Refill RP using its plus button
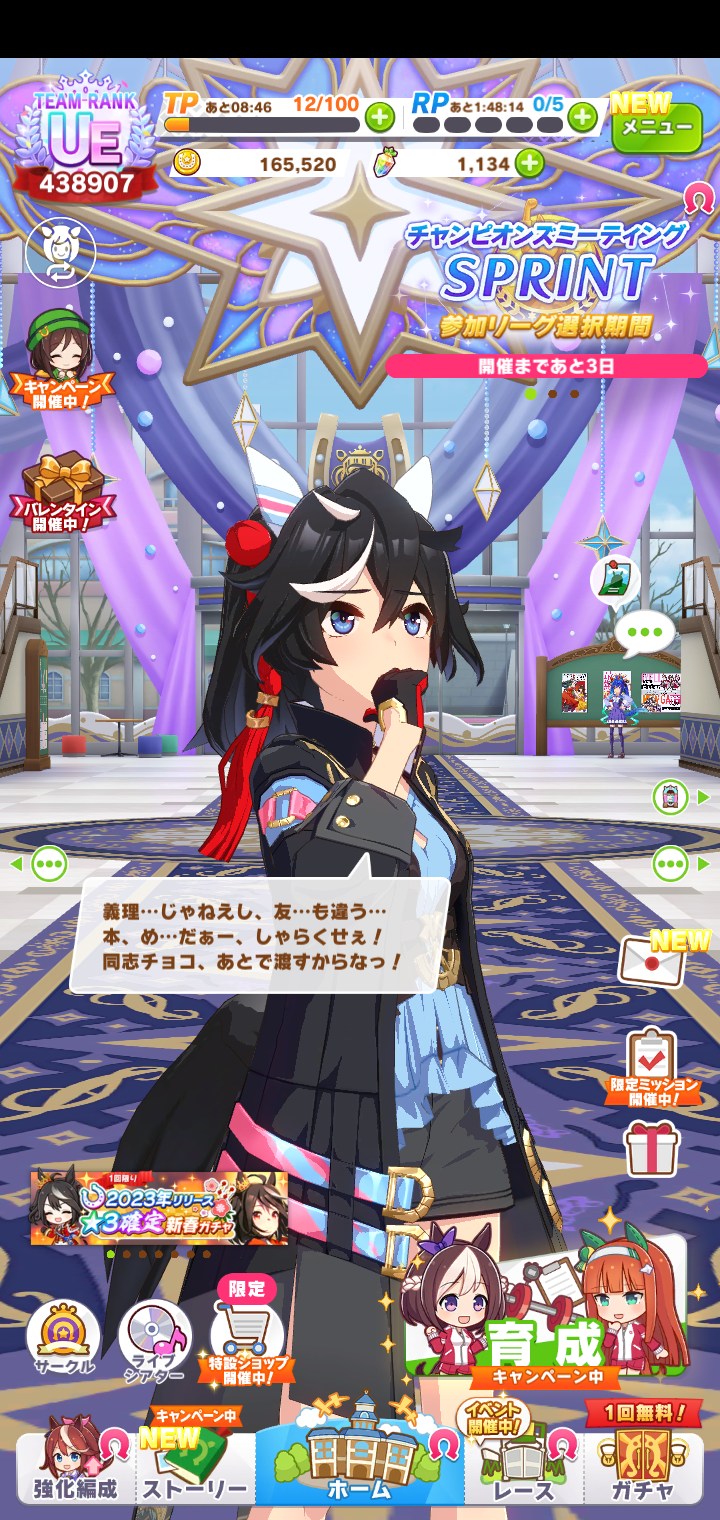Image resolution: width=720 pixels, height=1520 pixels. (x=582, y=118)
